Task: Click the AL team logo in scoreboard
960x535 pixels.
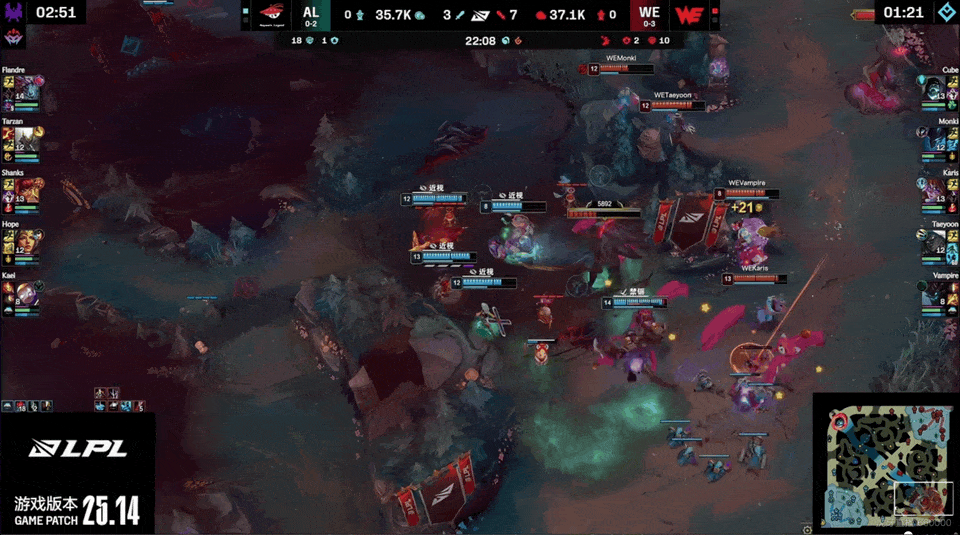Action: pos(271,15)
